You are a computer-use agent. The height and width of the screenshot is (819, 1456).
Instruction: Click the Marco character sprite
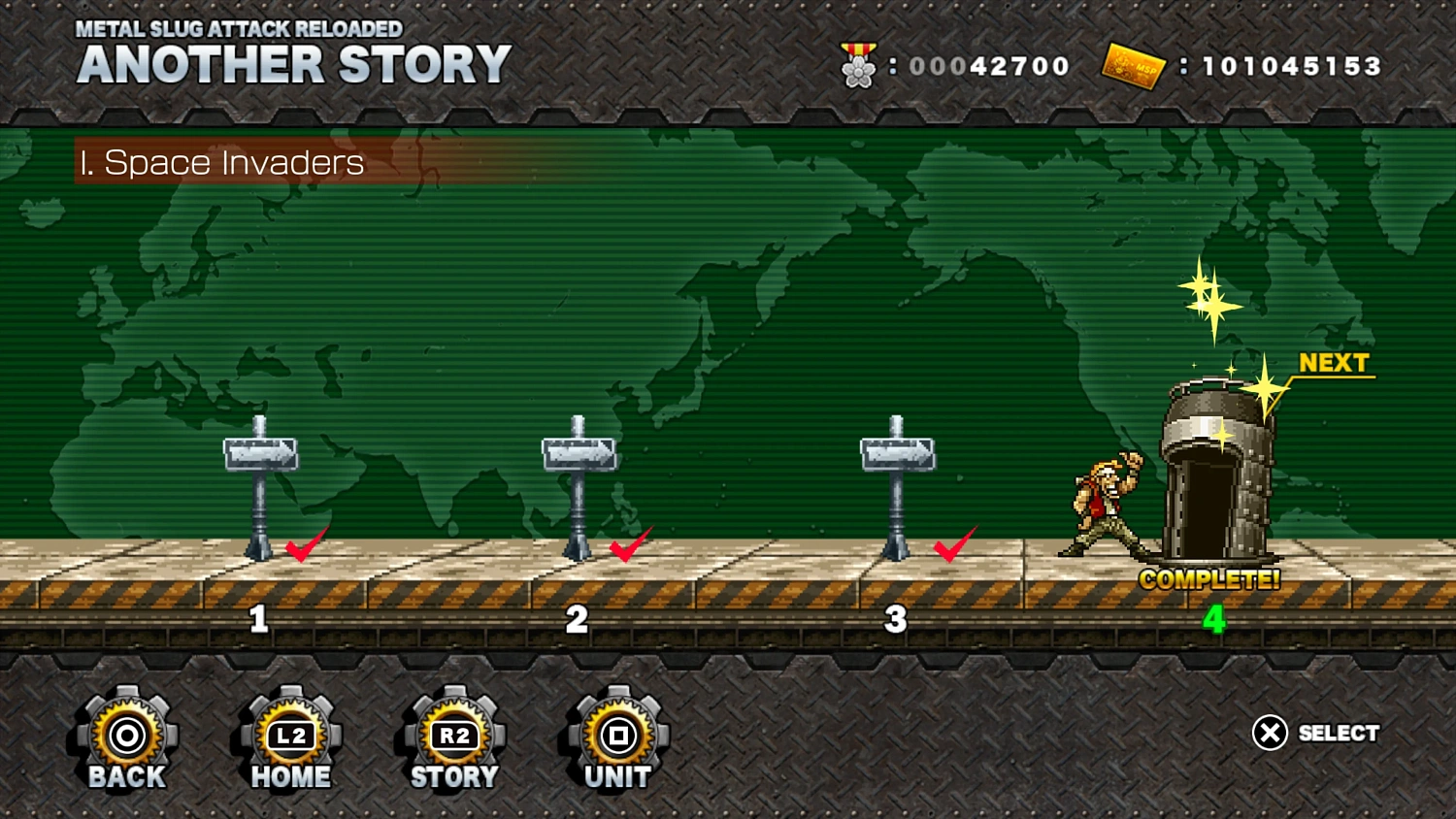pyautogui.click(x=1107, y=505)
